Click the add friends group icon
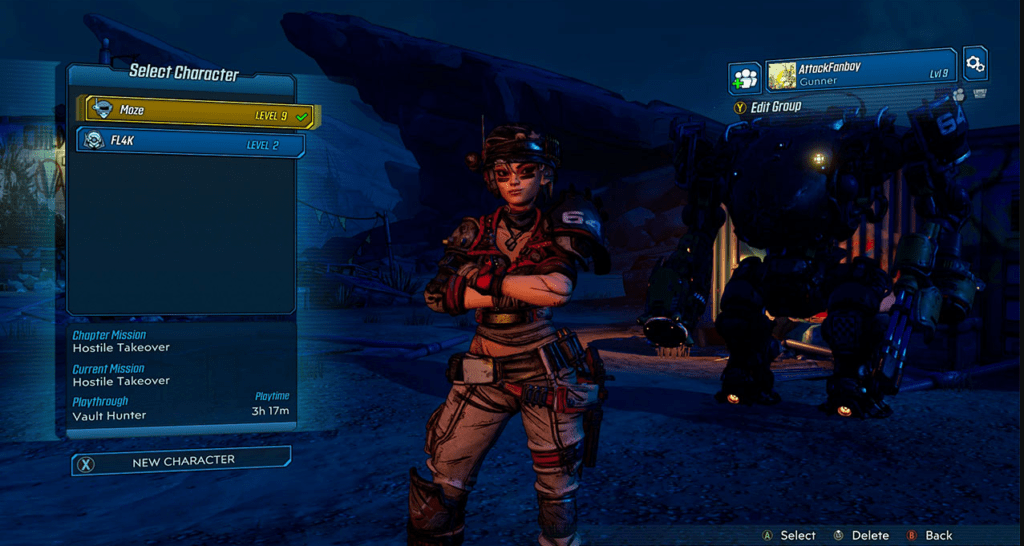The width and height of the screenshot is (1024, 546). pos(744,76)
